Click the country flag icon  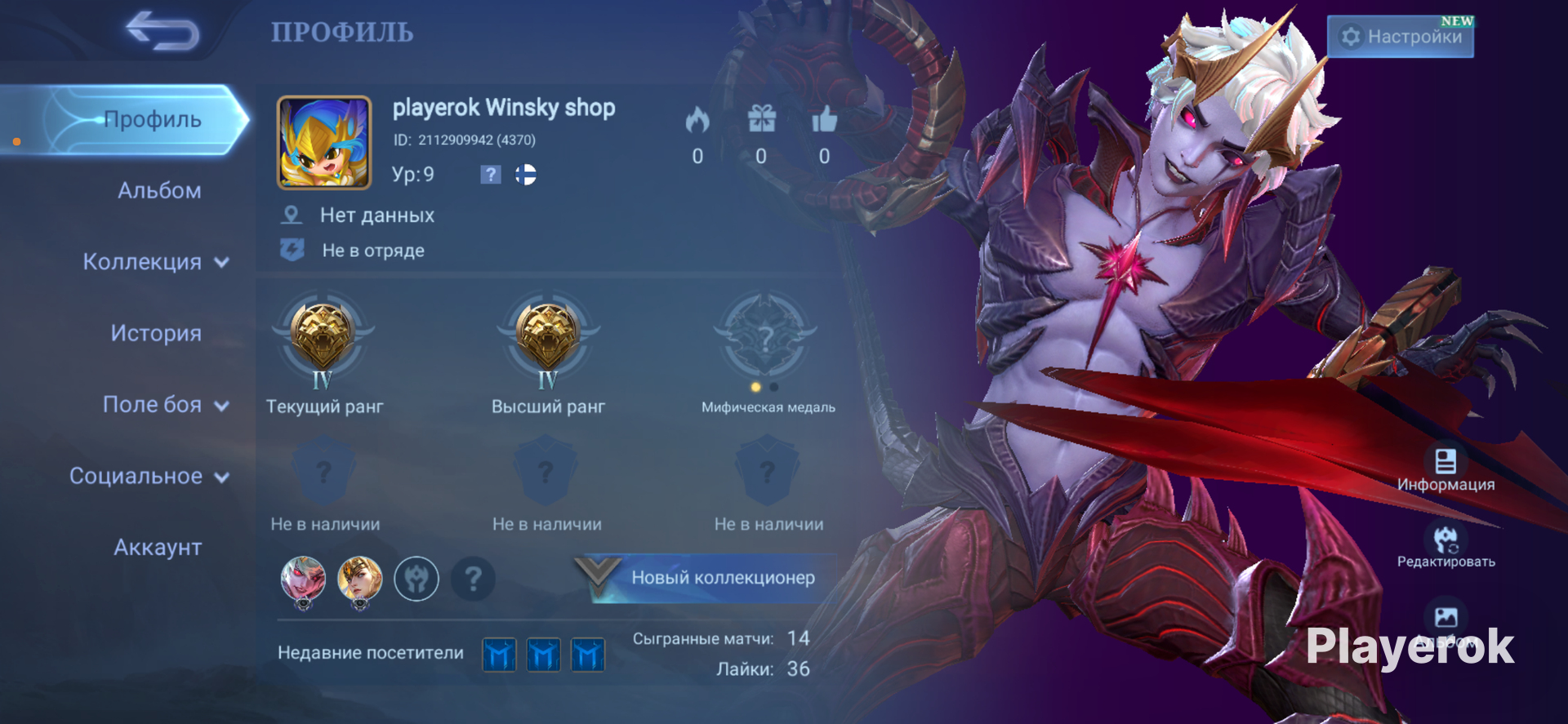526,175
